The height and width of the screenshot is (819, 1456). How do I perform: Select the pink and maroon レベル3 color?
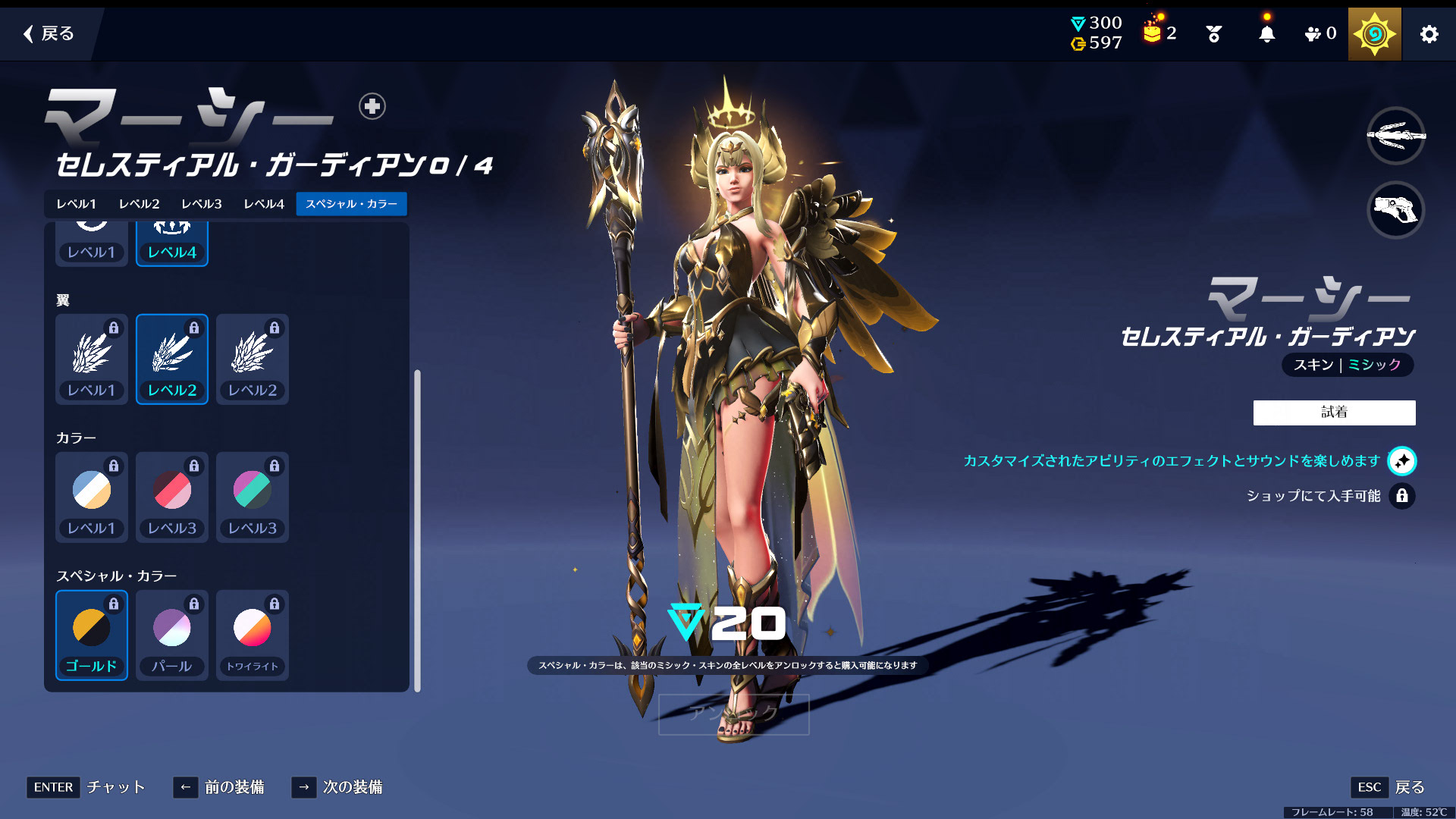coord(172,497)
